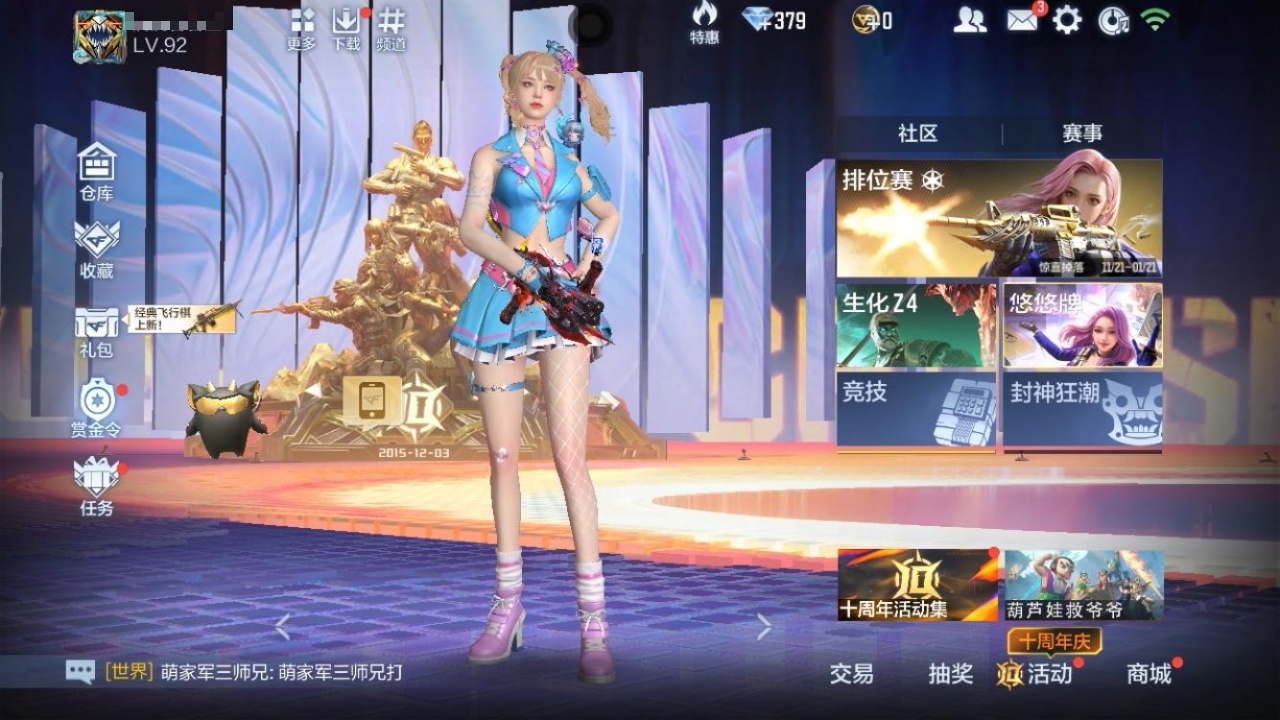Image resolution: width=1280 pixels, height=720 pixels.
Task: Open the friends list icon
Action: pos(969,19)
